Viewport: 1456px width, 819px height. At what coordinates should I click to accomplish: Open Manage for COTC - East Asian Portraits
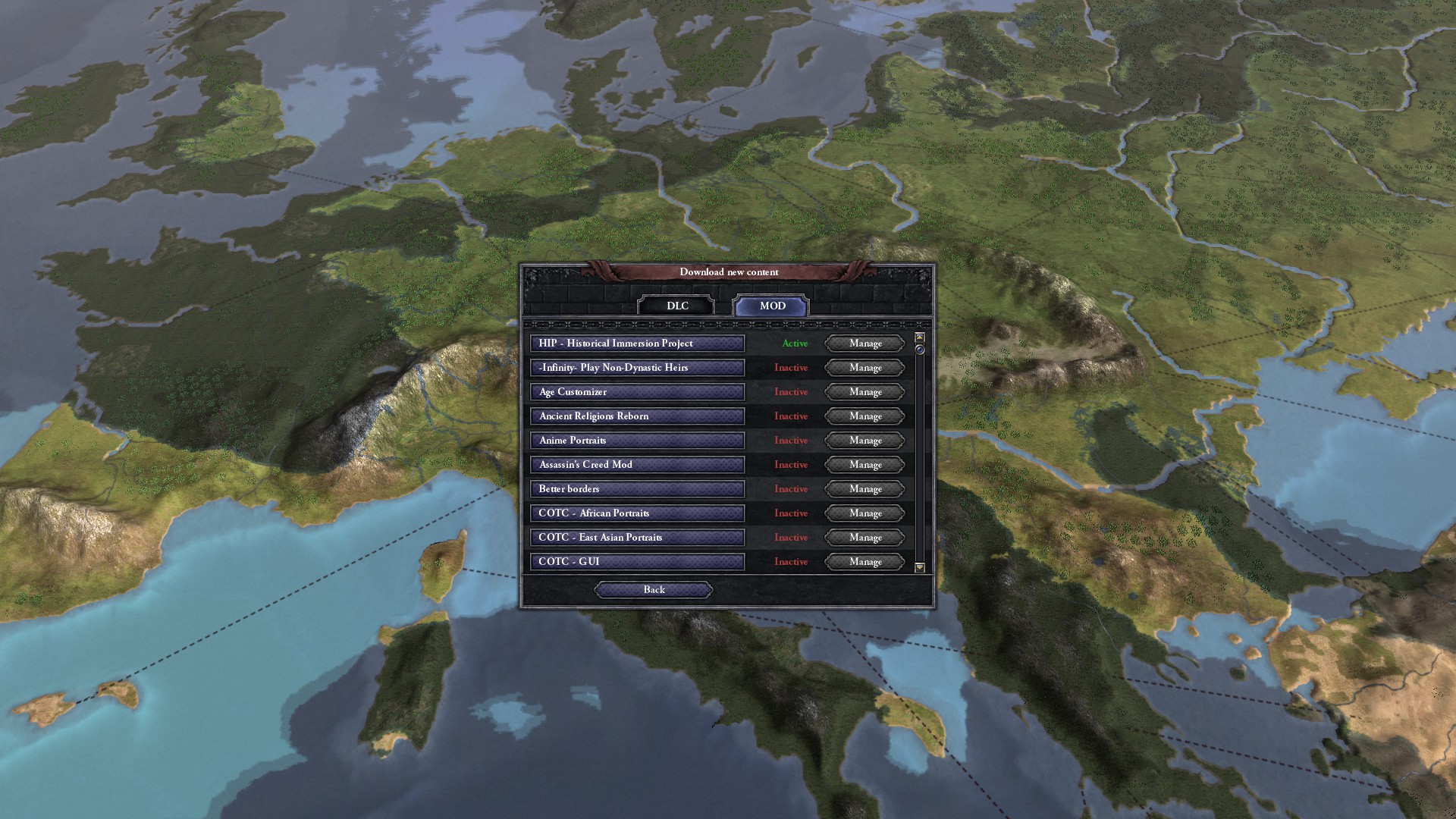tap(865, 538)
